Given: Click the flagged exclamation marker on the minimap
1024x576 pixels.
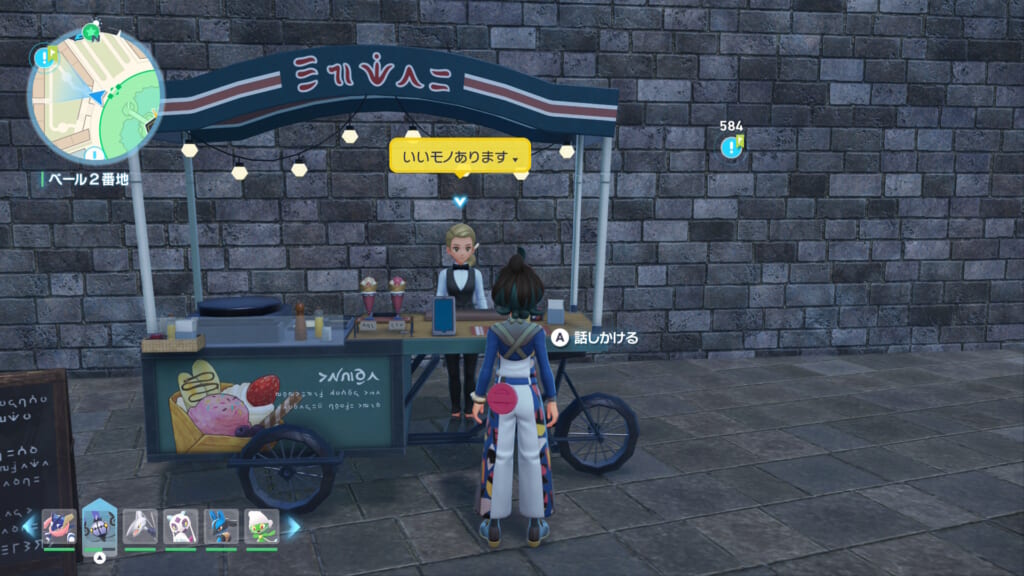Looking at the screenshot, I should click(44, 57).
